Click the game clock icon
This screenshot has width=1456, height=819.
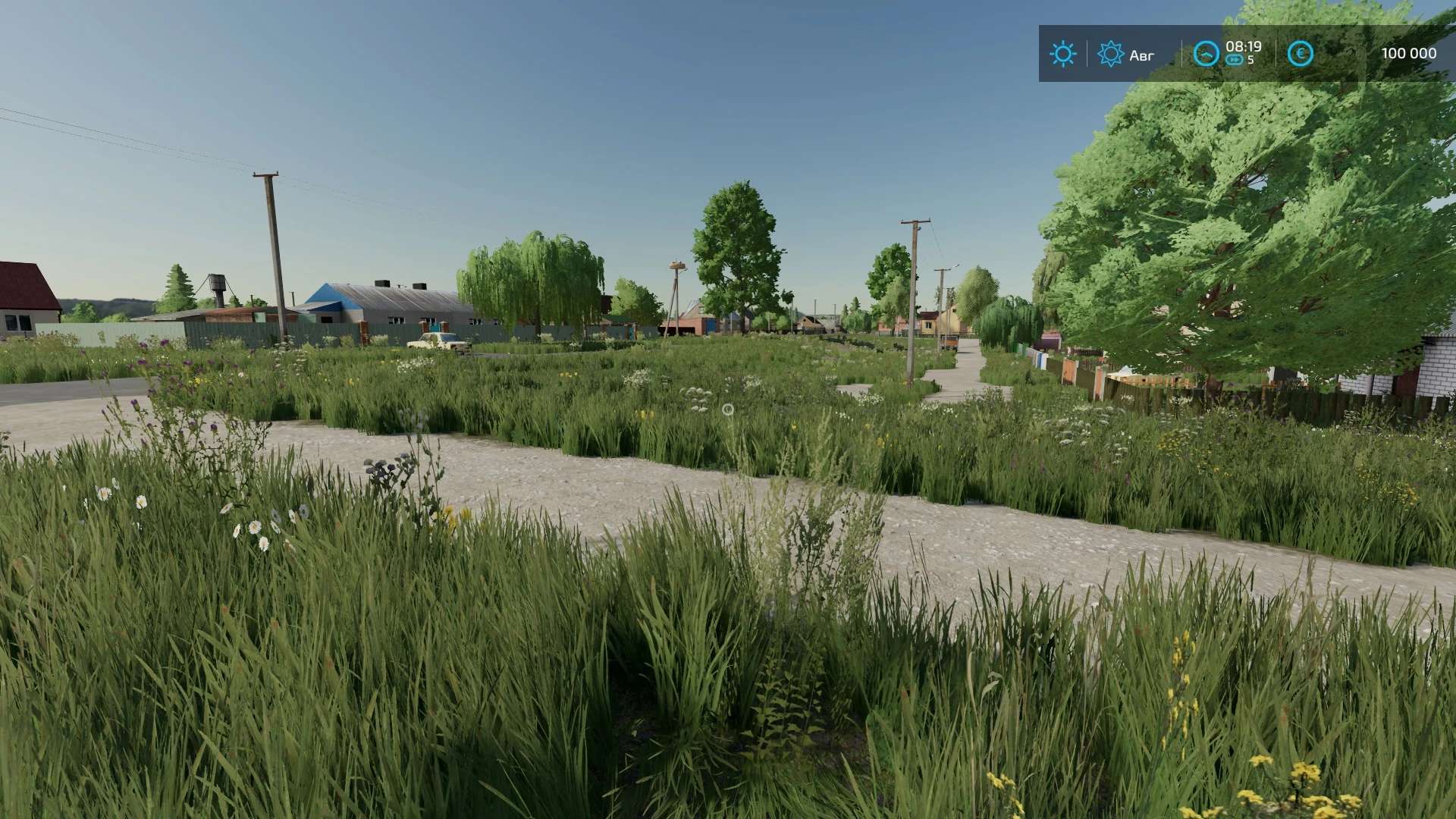tap(1206, 54)
